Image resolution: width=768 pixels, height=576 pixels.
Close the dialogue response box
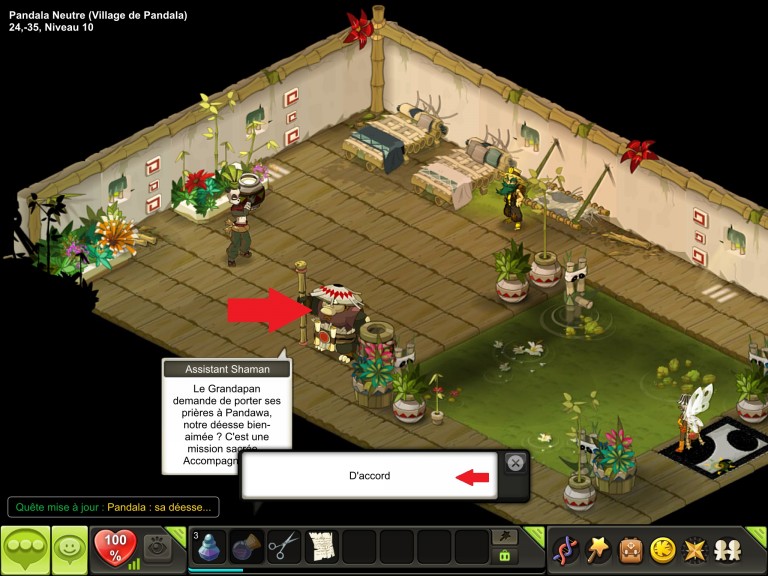pos(514,463)
